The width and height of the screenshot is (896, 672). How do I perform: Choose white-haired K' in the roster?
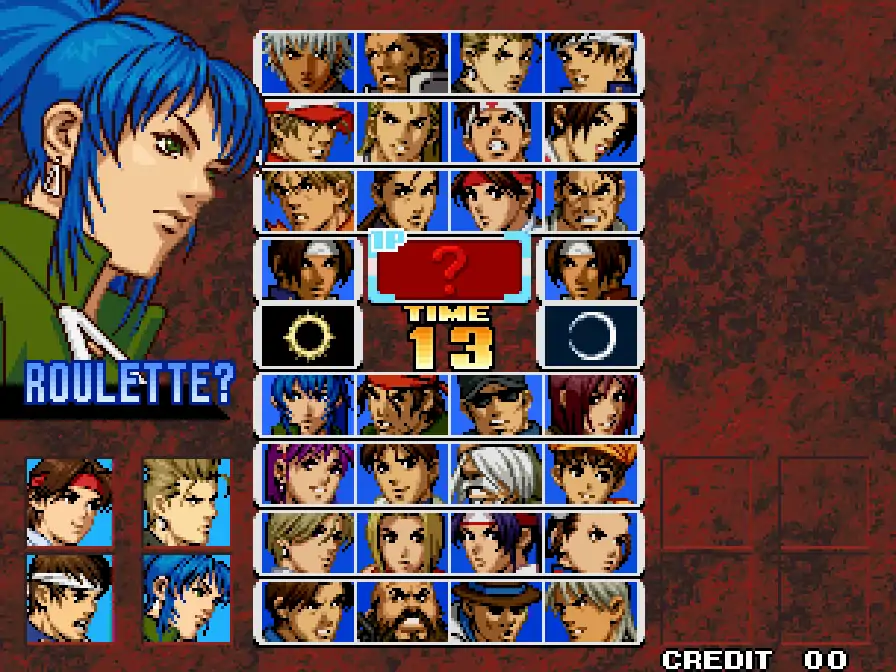[308, 62]
